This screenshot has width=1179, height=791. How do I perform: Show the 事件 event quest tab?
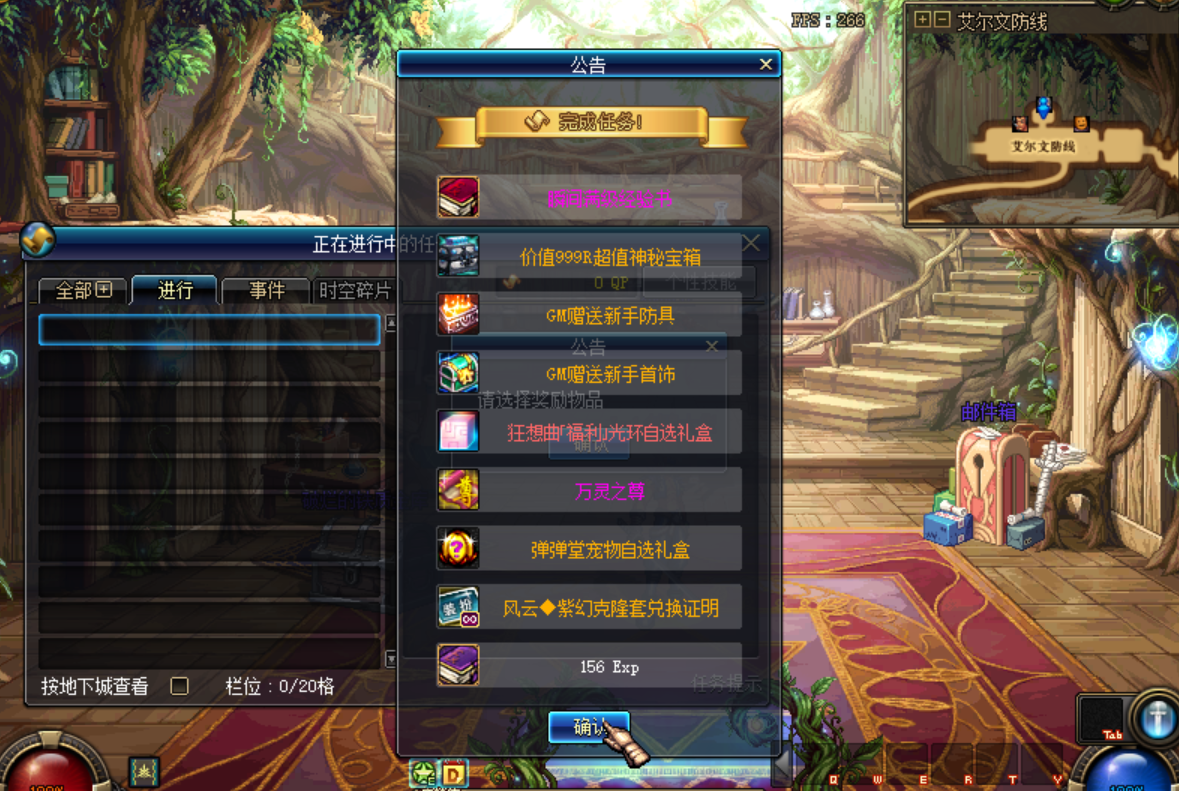pyautogui.click(x=266, y=291)
